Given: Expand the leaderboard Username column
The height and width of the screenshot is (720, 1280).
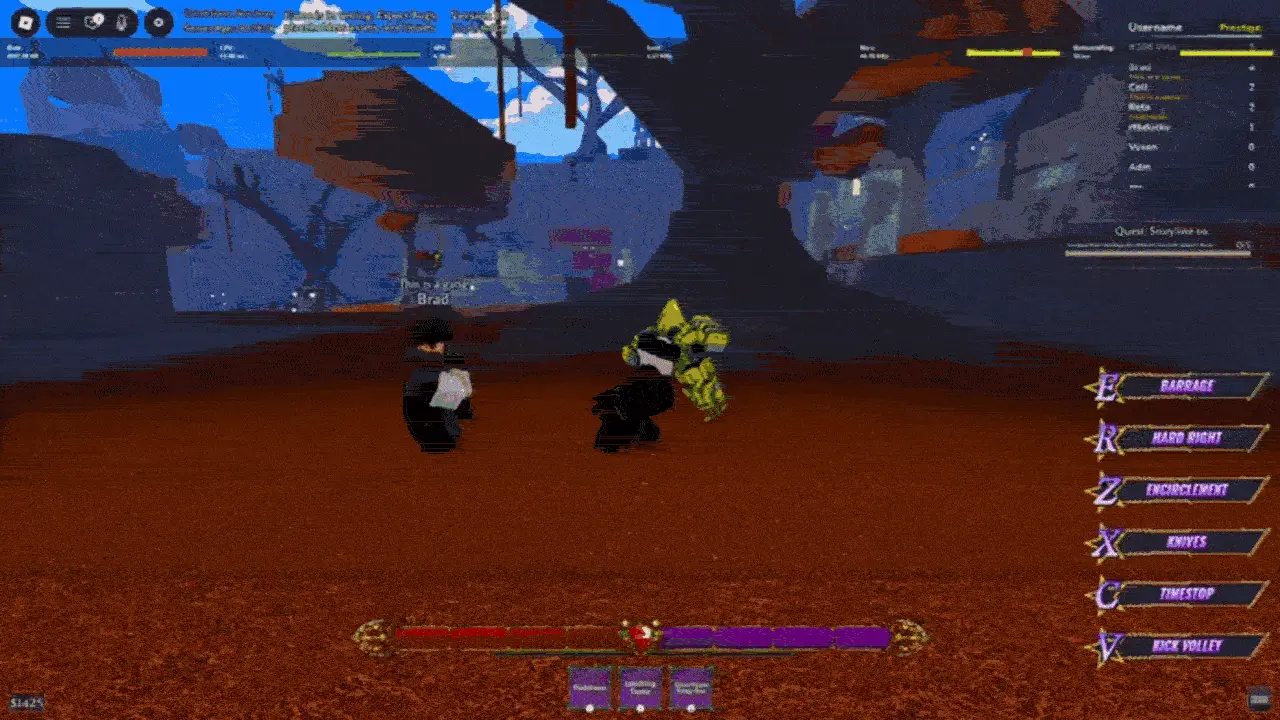Looking at the screenshot, I should pos(1155,25).
